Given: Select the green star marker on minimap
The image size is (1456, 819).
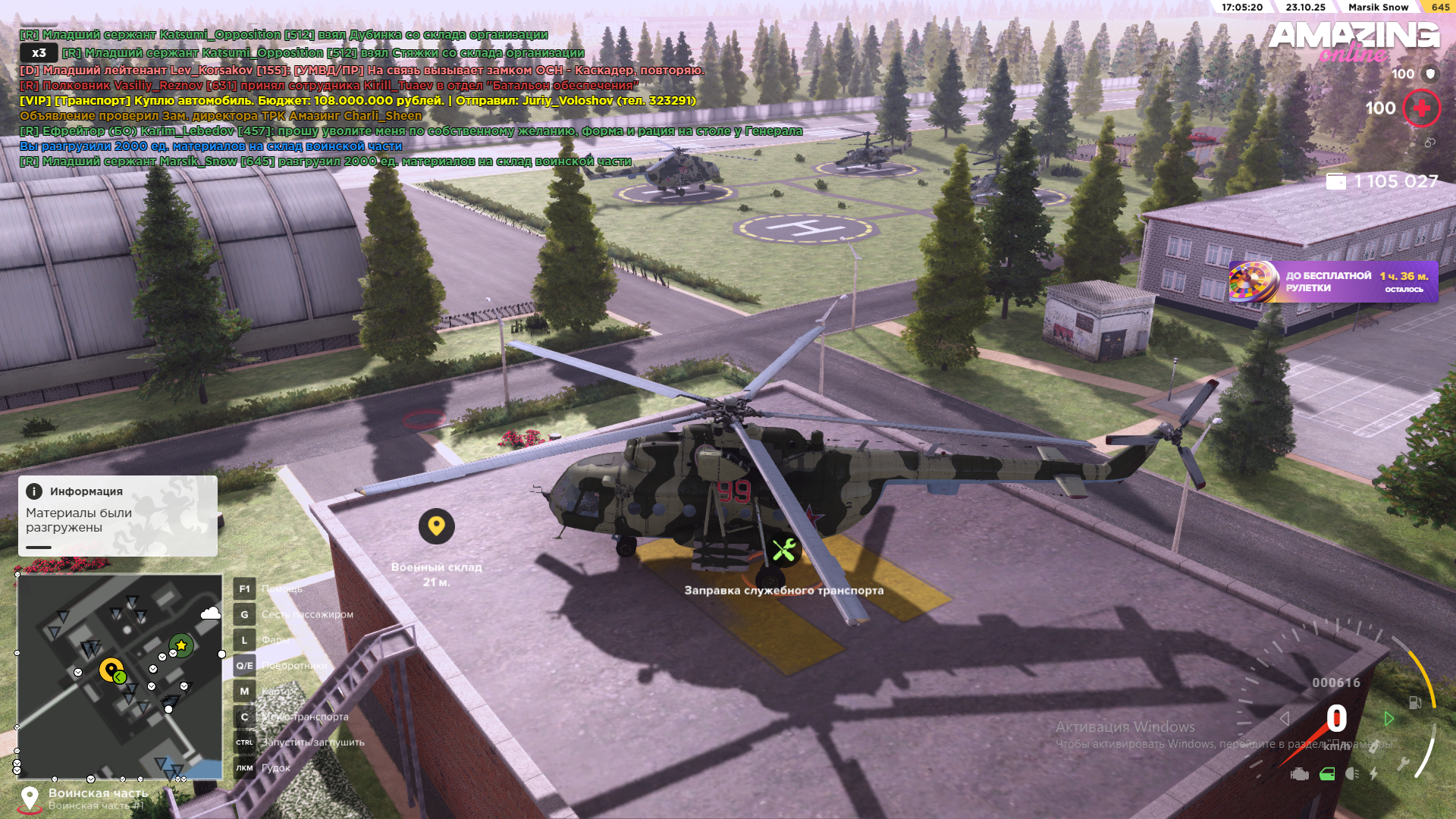Looking at the screenshot, I should (x=181, y=645).
